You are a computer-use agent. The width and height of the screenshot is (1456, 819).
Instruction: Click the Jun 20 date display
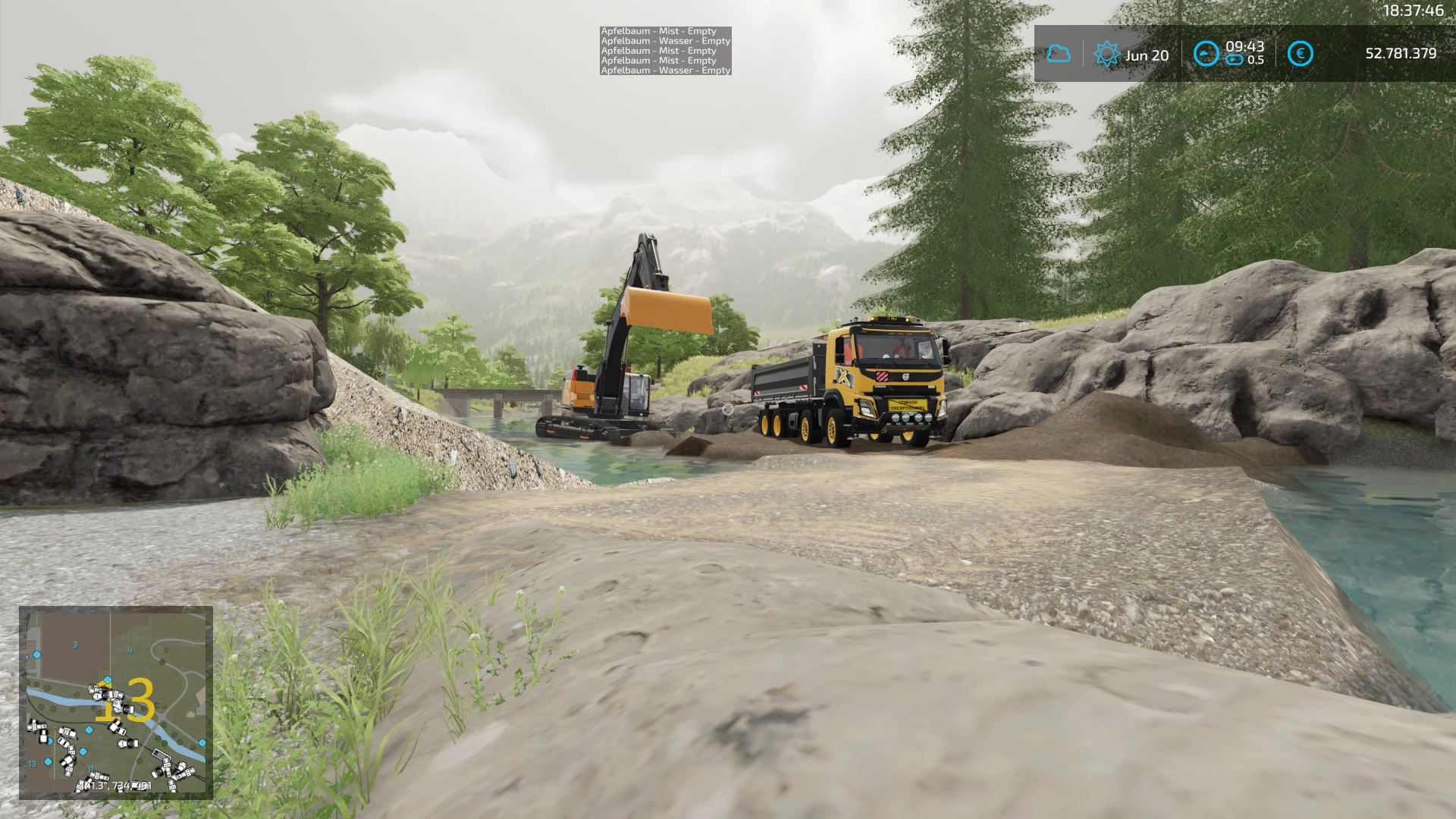tap(1147, 54)
